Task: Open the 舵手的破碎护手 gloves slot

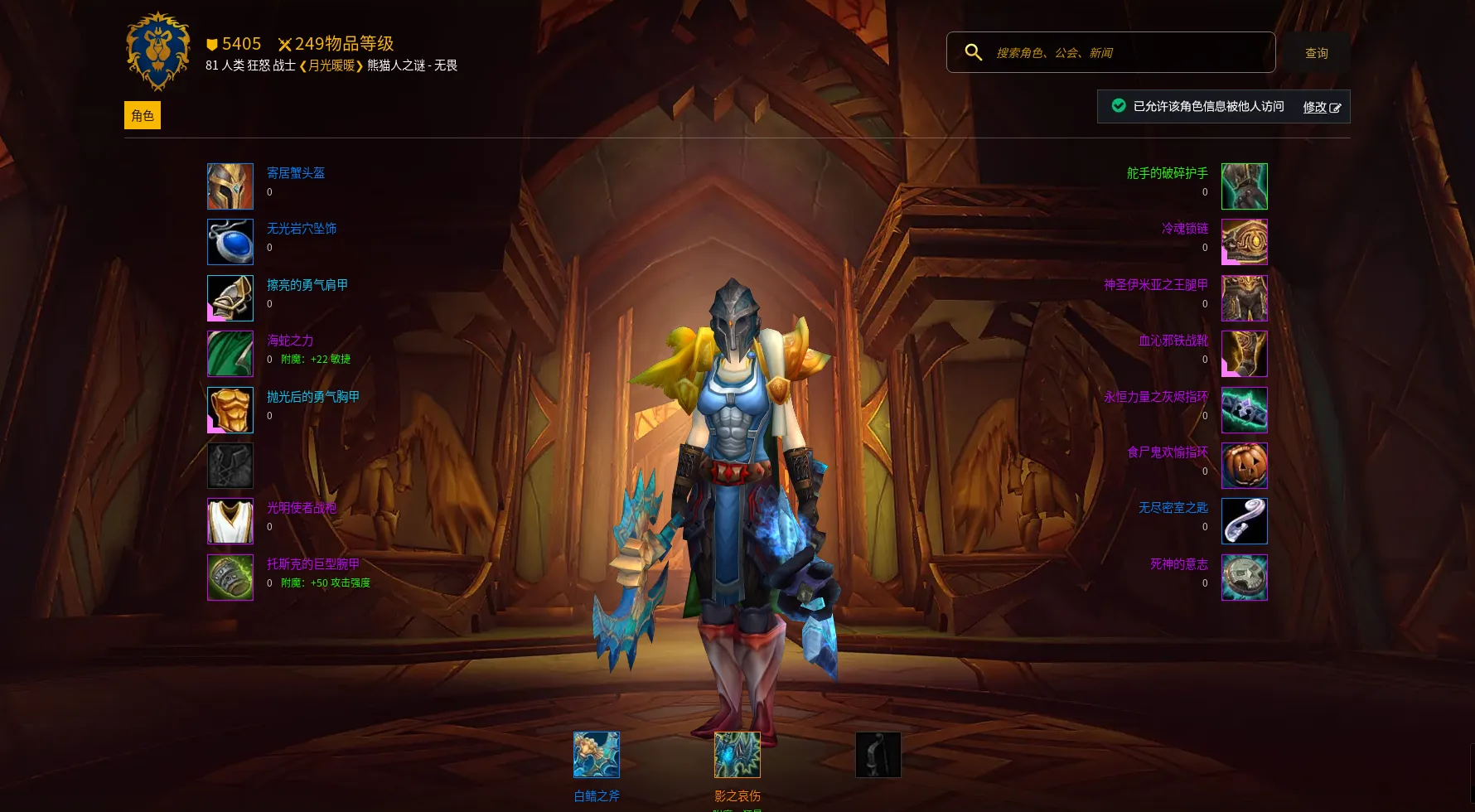Action: pos(1244,186)
